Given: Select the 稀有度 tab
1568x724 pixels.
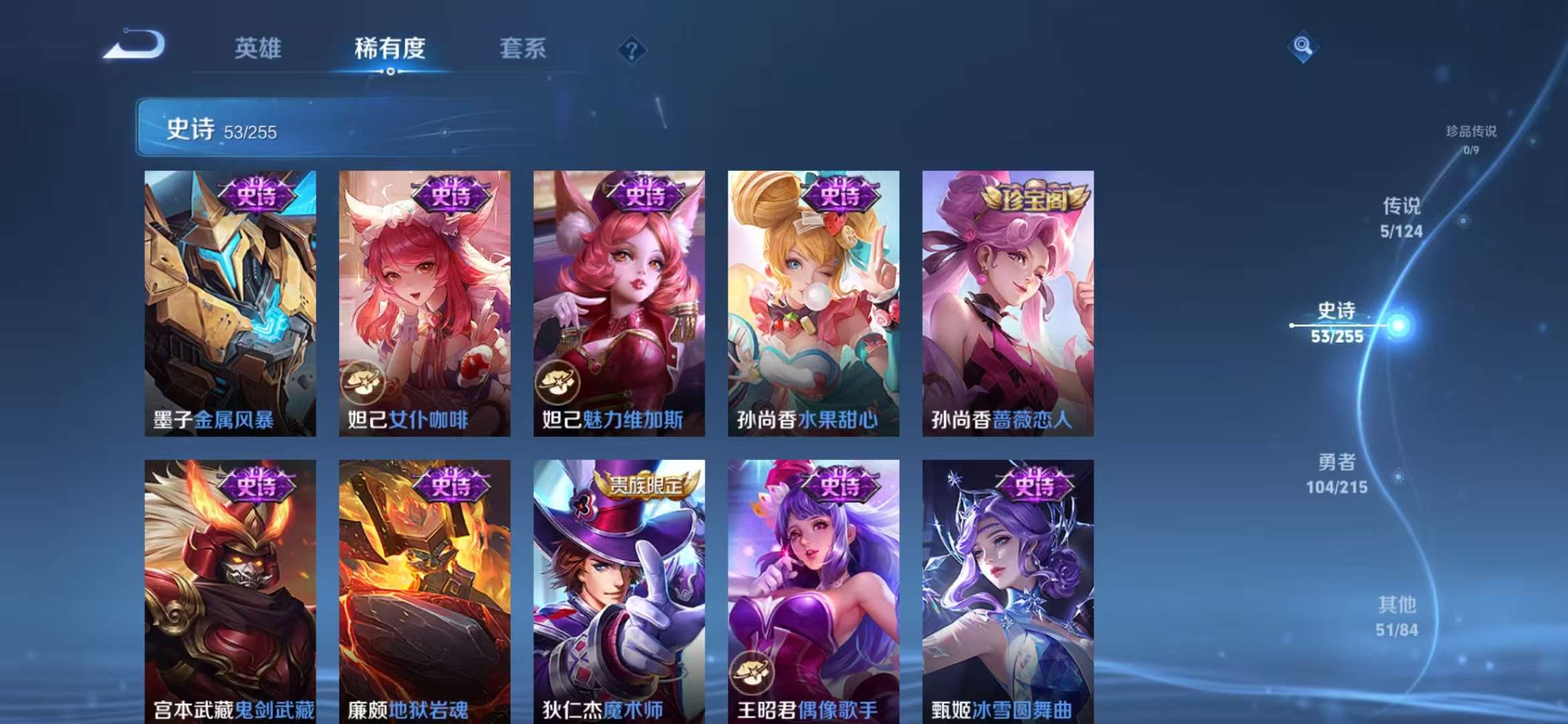Looking at the screenshot, I should [391, 48].
